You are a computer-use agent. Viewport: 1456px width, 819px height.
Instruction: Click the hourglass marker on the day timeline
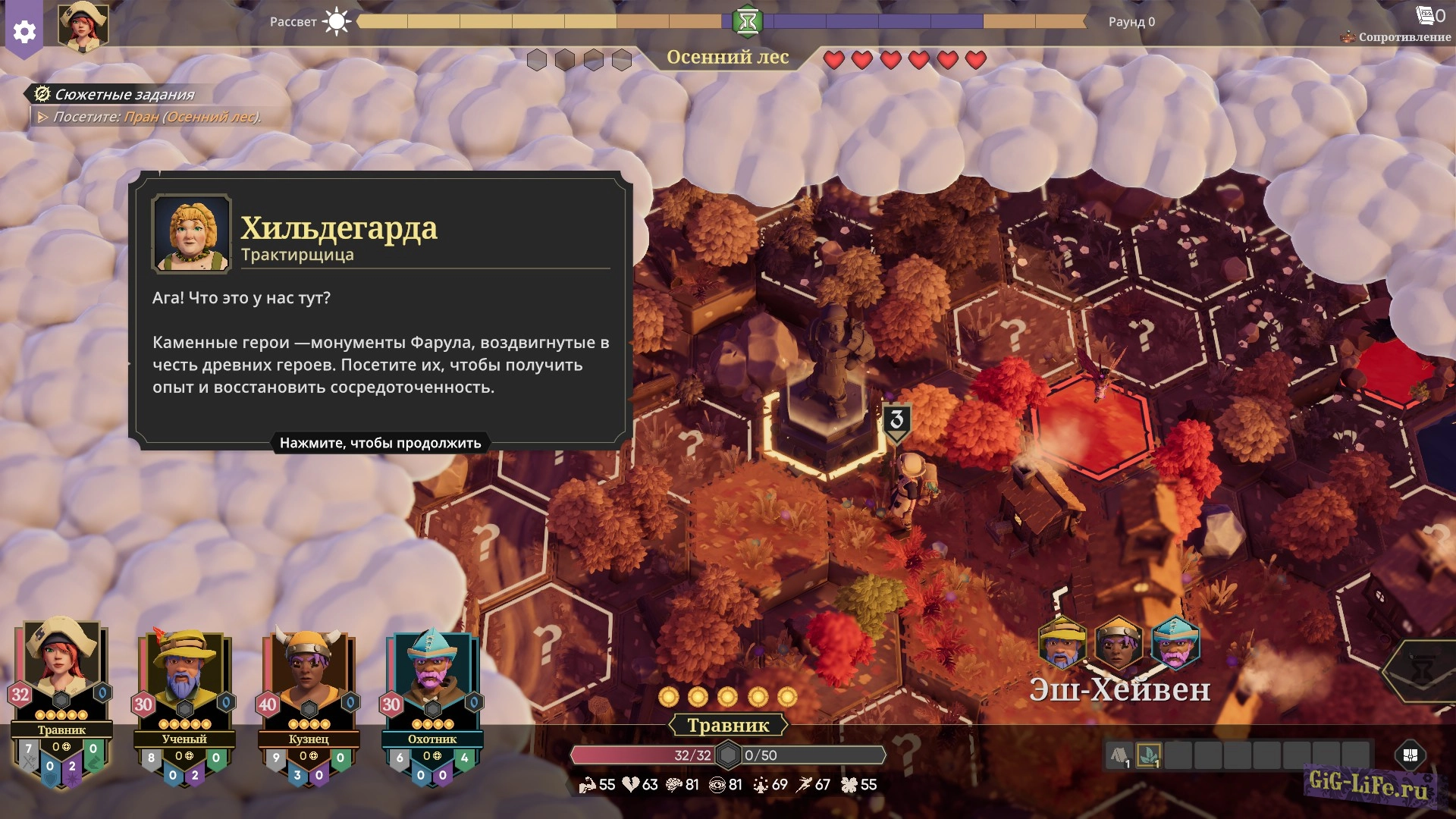[x=748, y=21]
